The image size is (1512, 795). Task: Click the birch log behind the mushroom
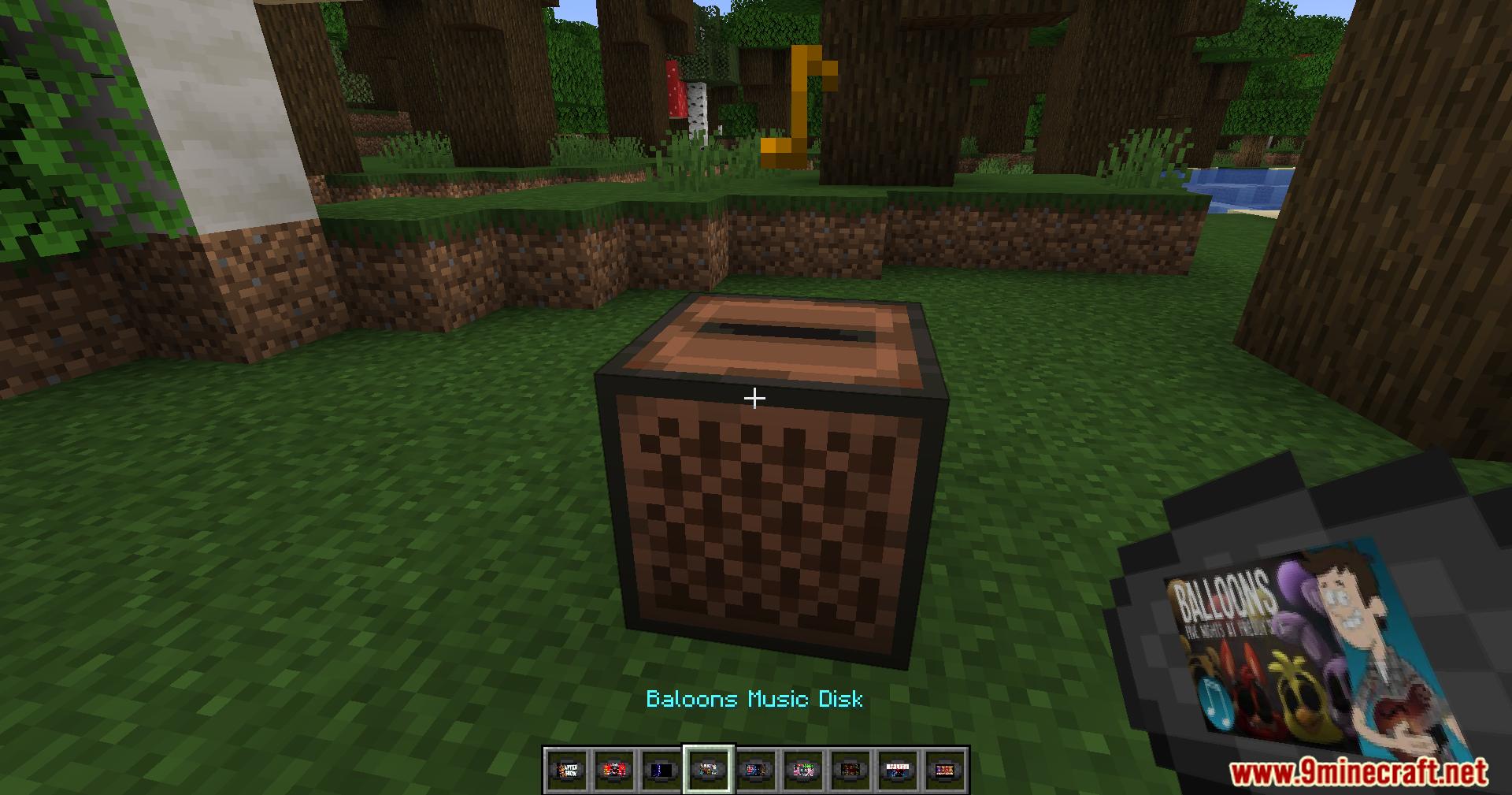(x=697, y=106)
